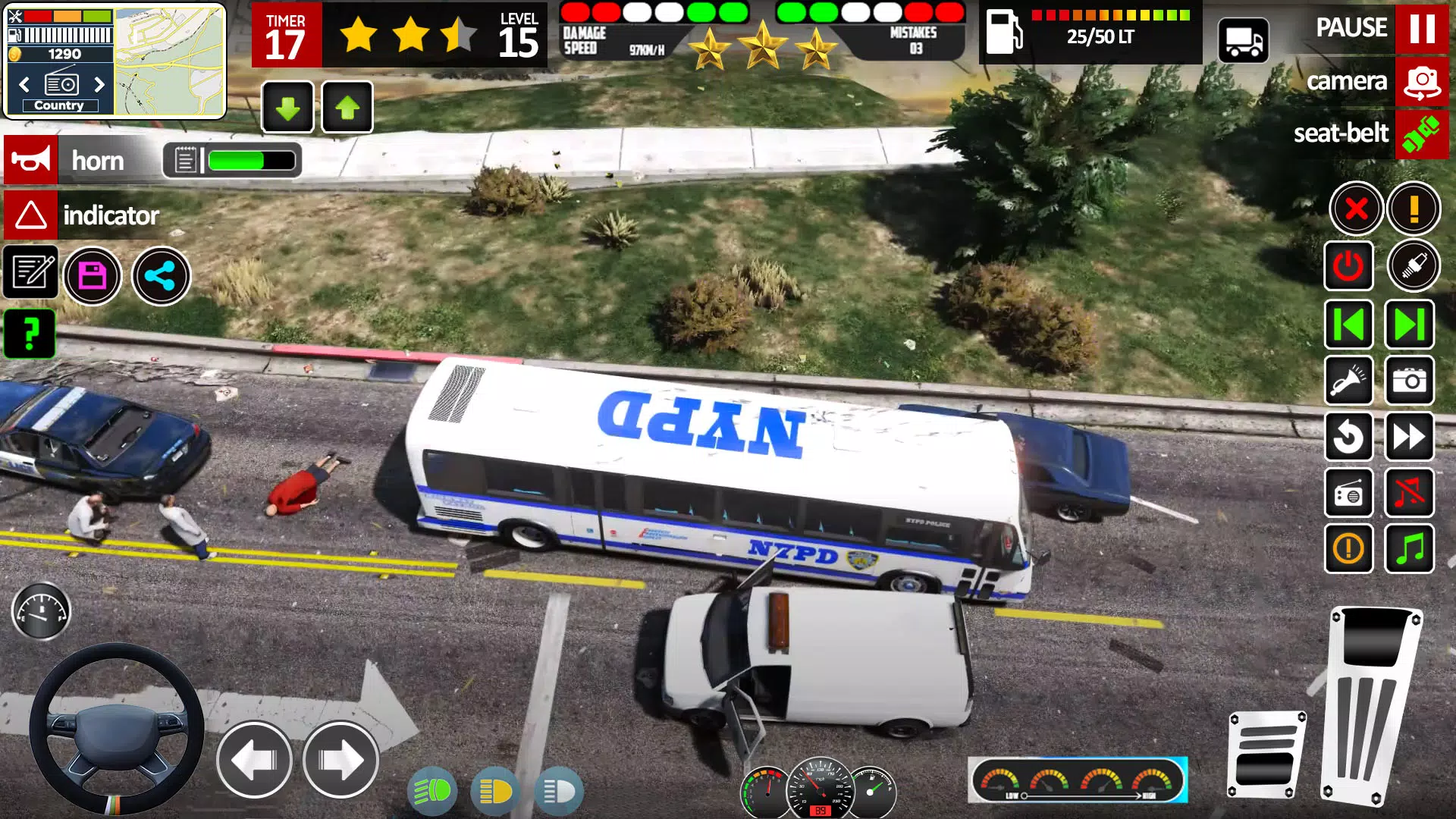
Task: Switch radio station with the left chevron
Action: [23, 85]
